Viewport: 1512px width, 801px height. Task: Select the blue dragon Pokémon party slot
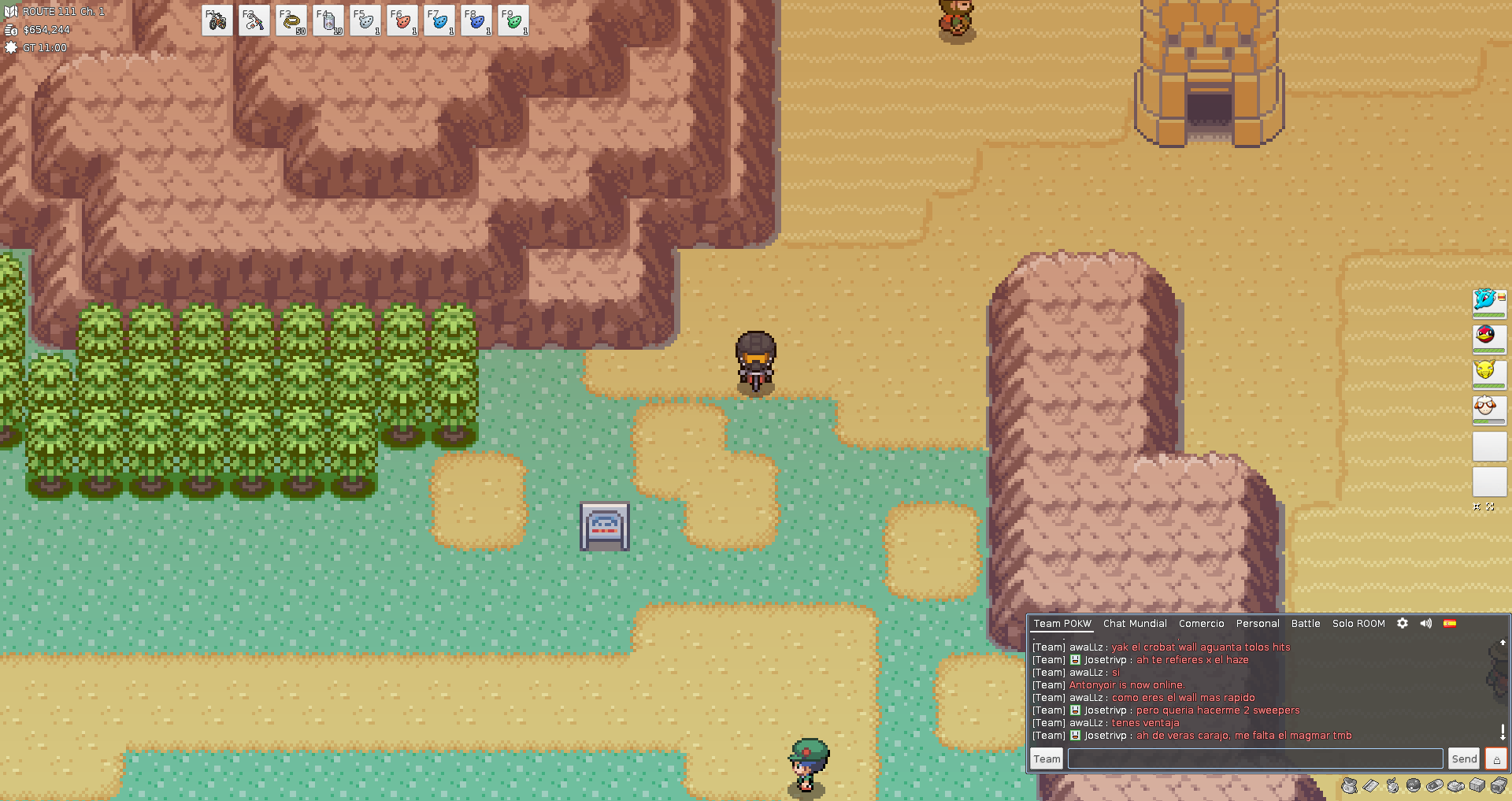tap(1488, 301)
